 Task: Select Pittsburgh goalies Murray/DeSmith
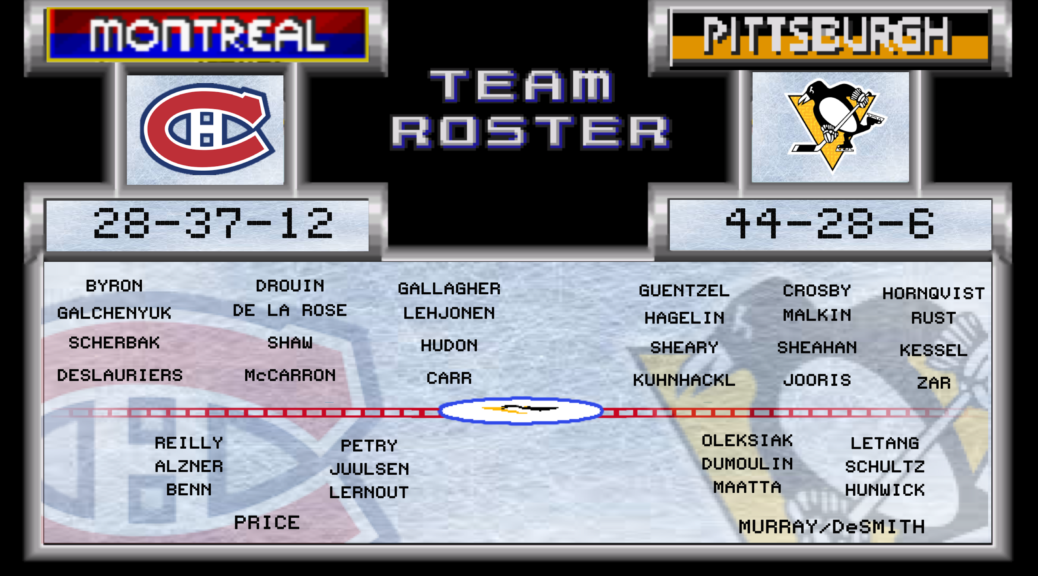(832, 527)
